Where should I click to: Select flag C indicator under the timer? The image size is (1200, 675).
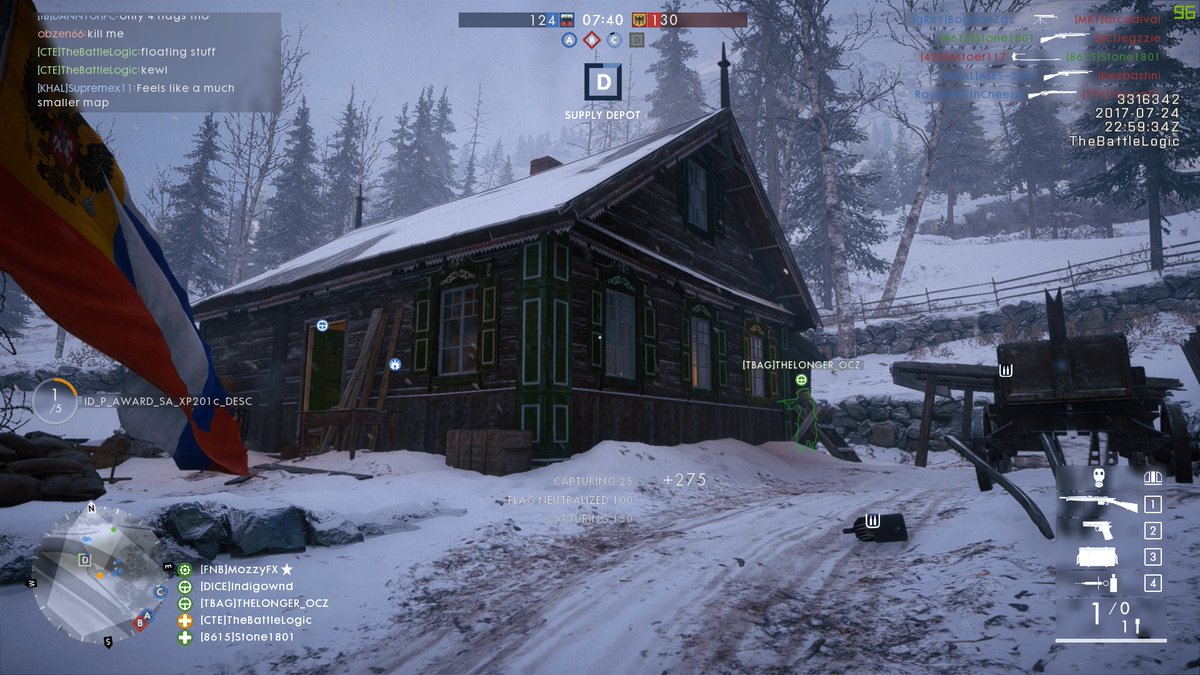[x=614, y=40]
